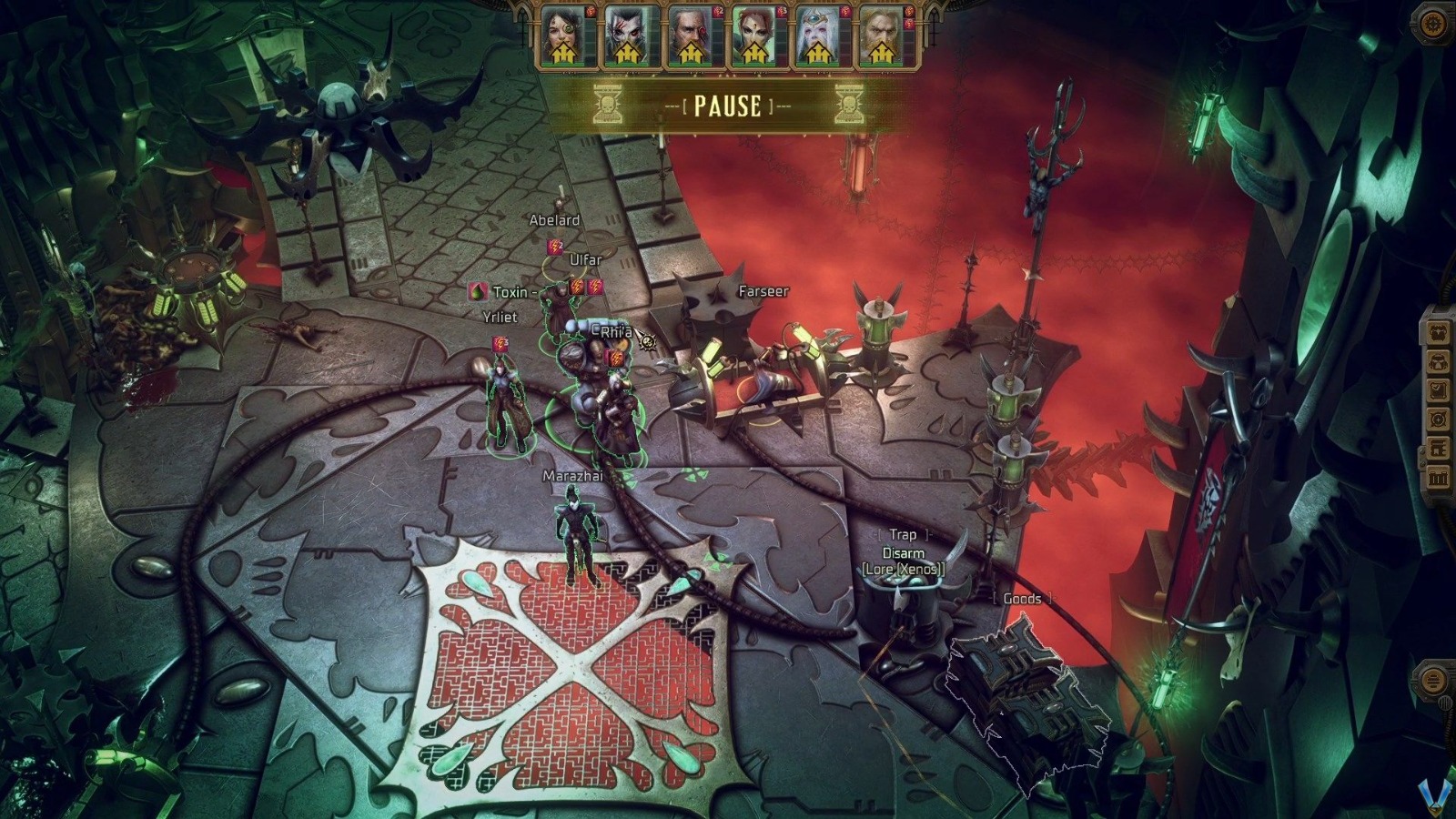The image size is (1456, 819).
Task: Open the inventory icon on the right toolbar
Action: (x=1439, y=363)
